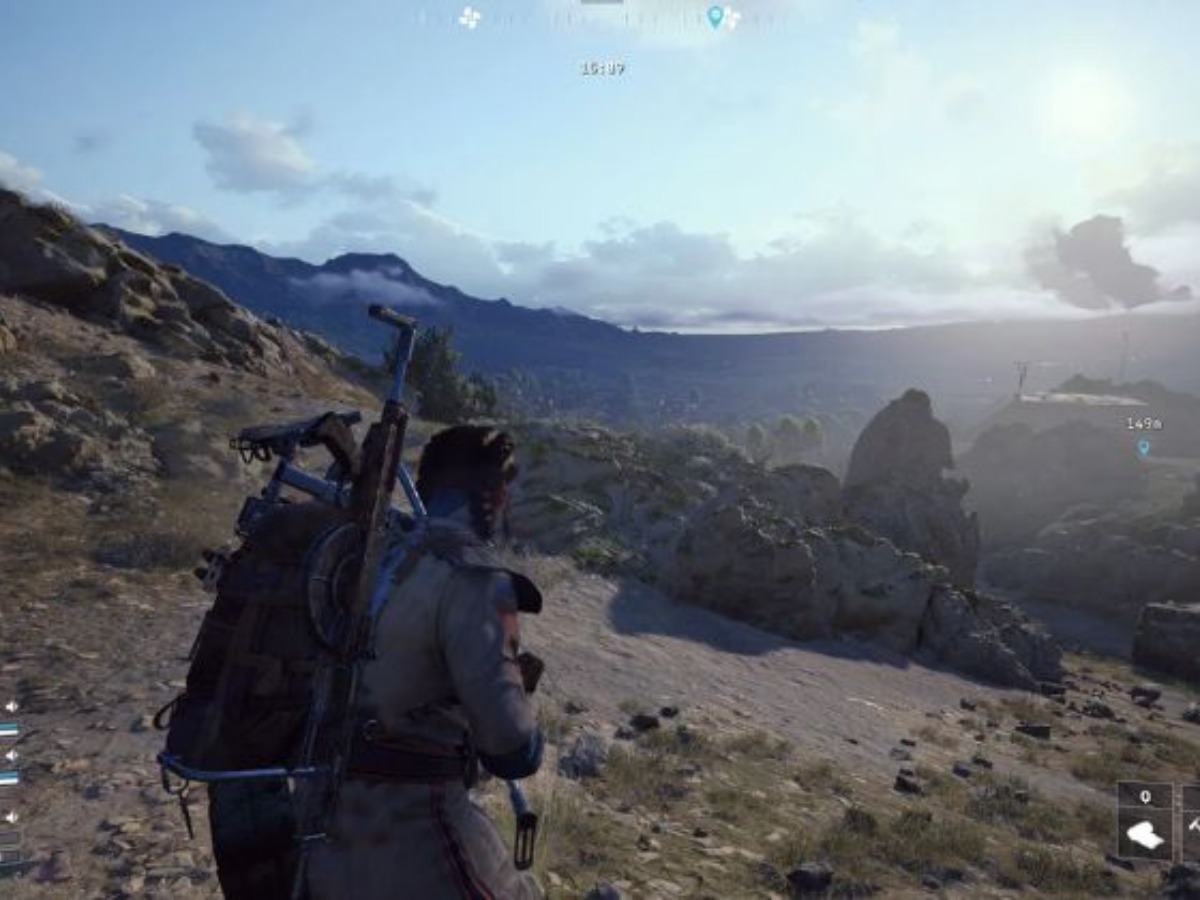Select the white pinwheel icon on the compass bar
Screen dimensions: 1200x900
point(469,17)
